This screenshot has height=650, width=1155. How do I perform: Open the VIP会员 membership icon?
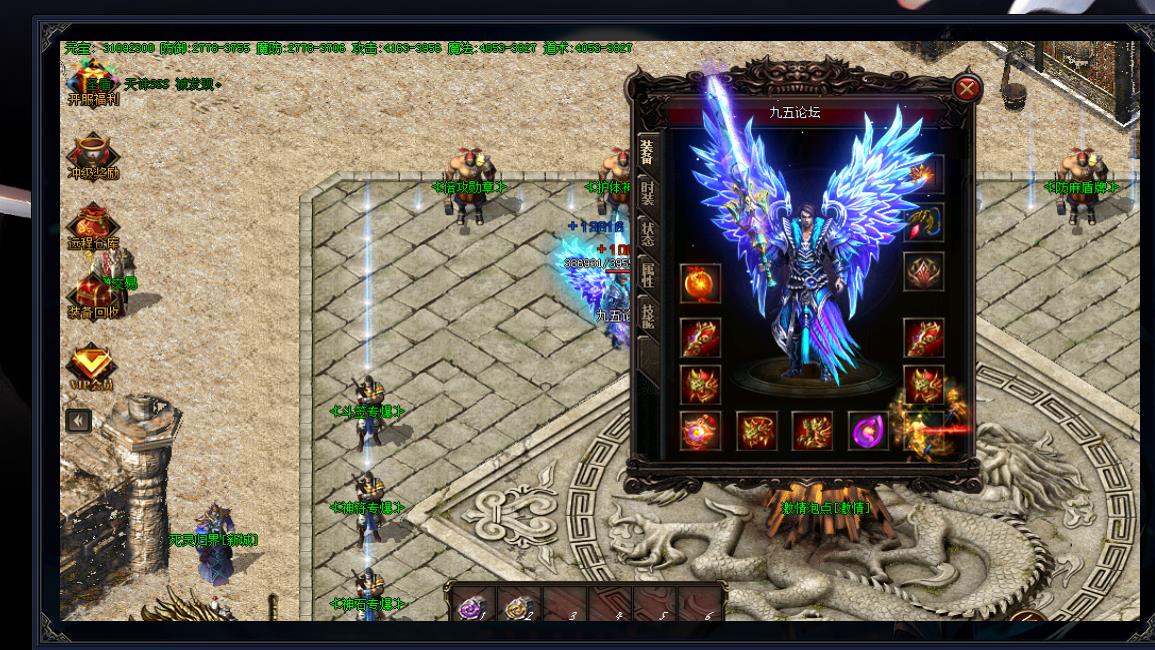[91, 367]
